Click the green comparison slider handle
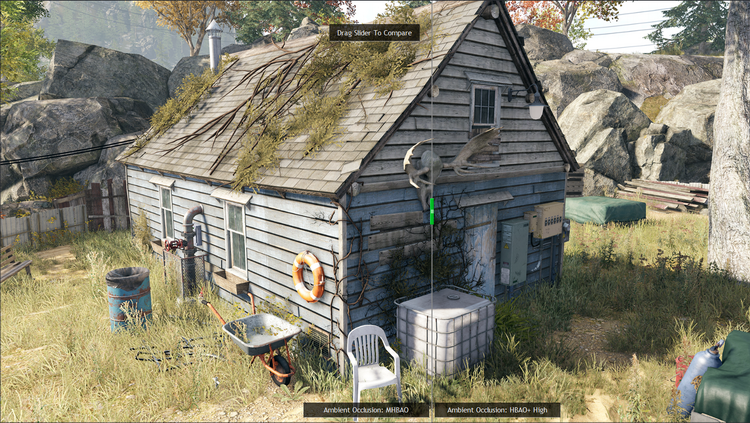The height and width of the screenshot is (423, 750). pyautogui.click(x=431, y=211)
